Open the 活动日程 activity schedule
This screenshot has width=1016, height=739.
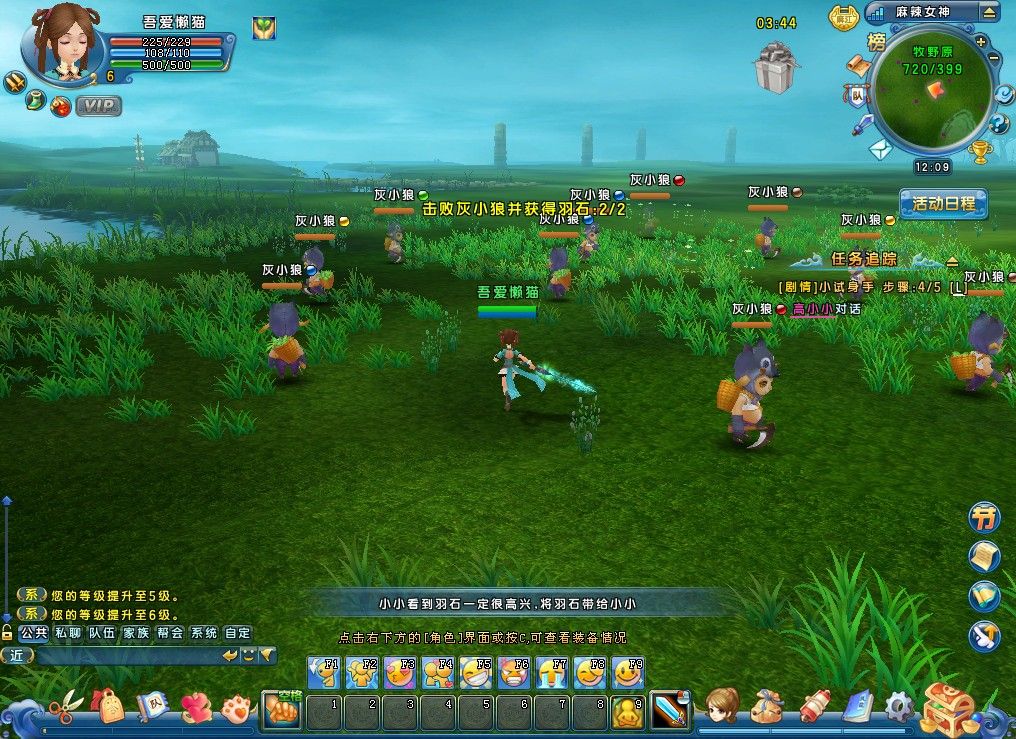943,203
